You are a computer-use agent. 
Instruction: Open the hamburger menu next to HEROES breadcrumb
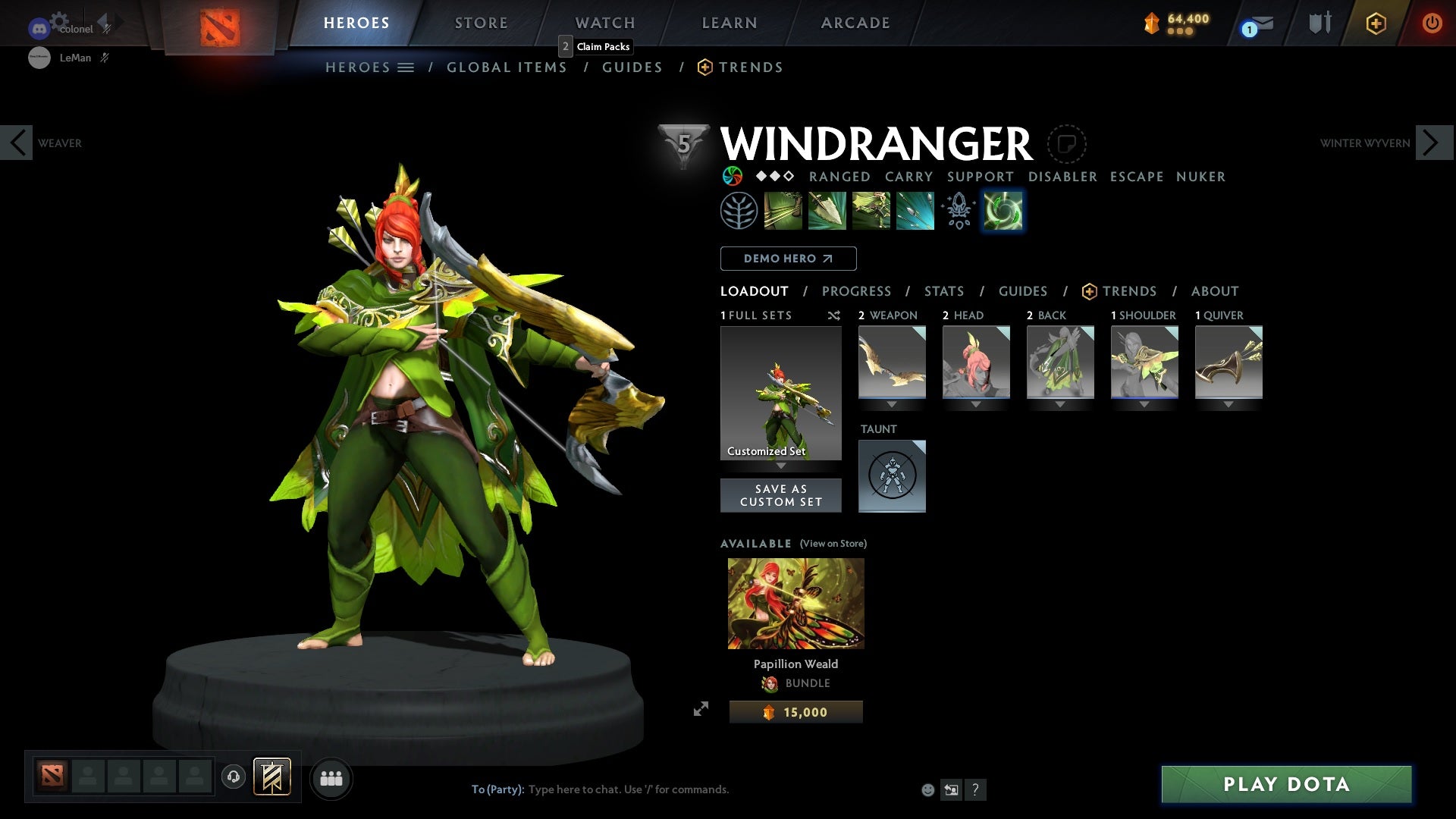(x=406, y=67)
